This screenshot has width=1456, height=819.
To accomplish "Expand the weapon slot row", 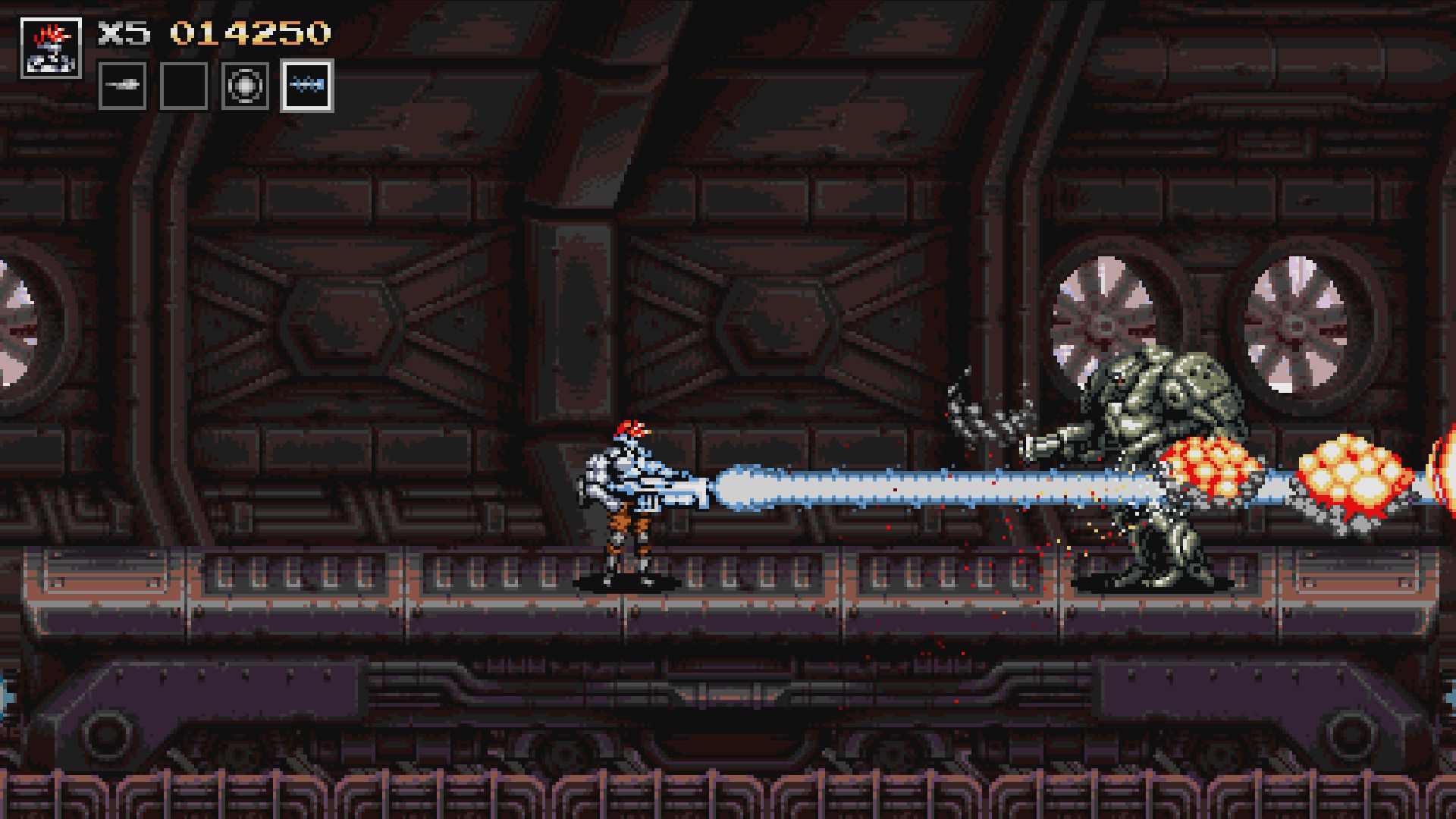I will point(215,86).
